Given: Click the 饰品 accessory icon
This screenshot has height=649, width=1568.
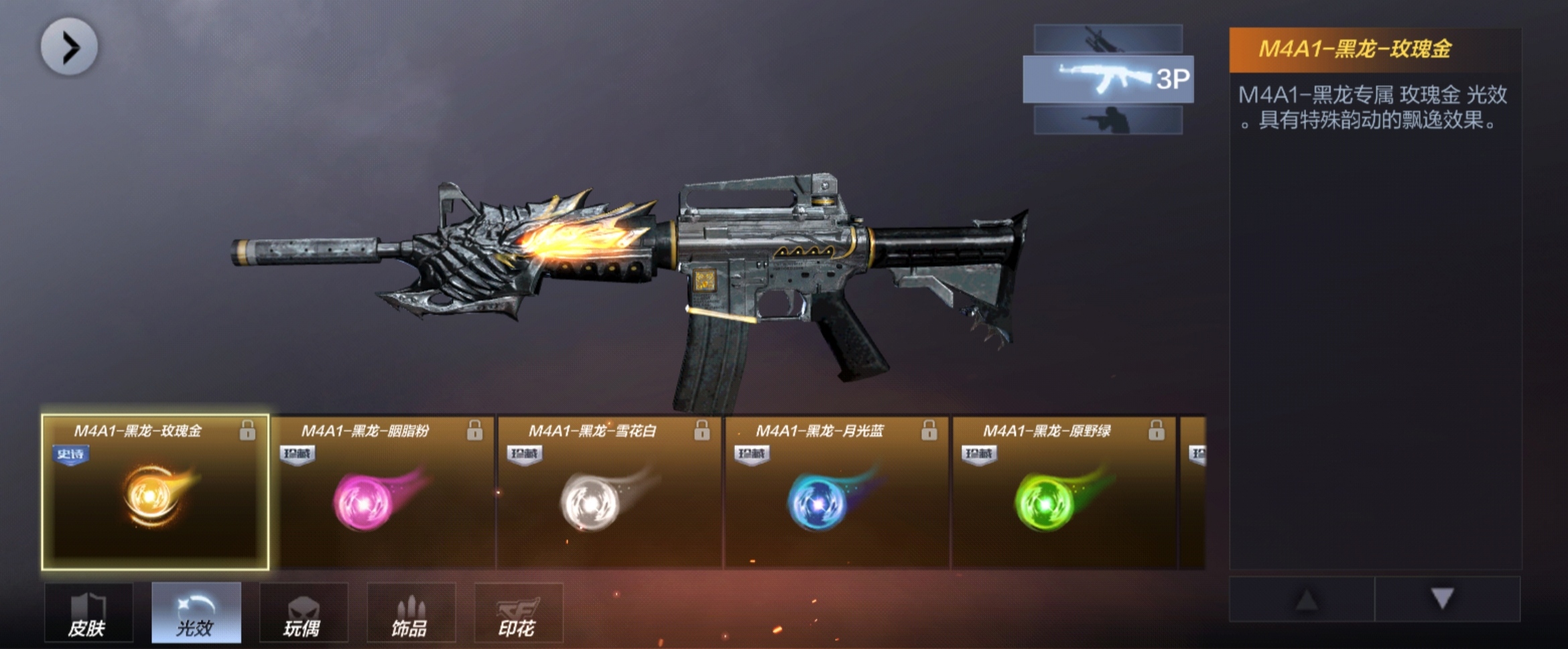Looking at the screenshot, I should (411, 613).
